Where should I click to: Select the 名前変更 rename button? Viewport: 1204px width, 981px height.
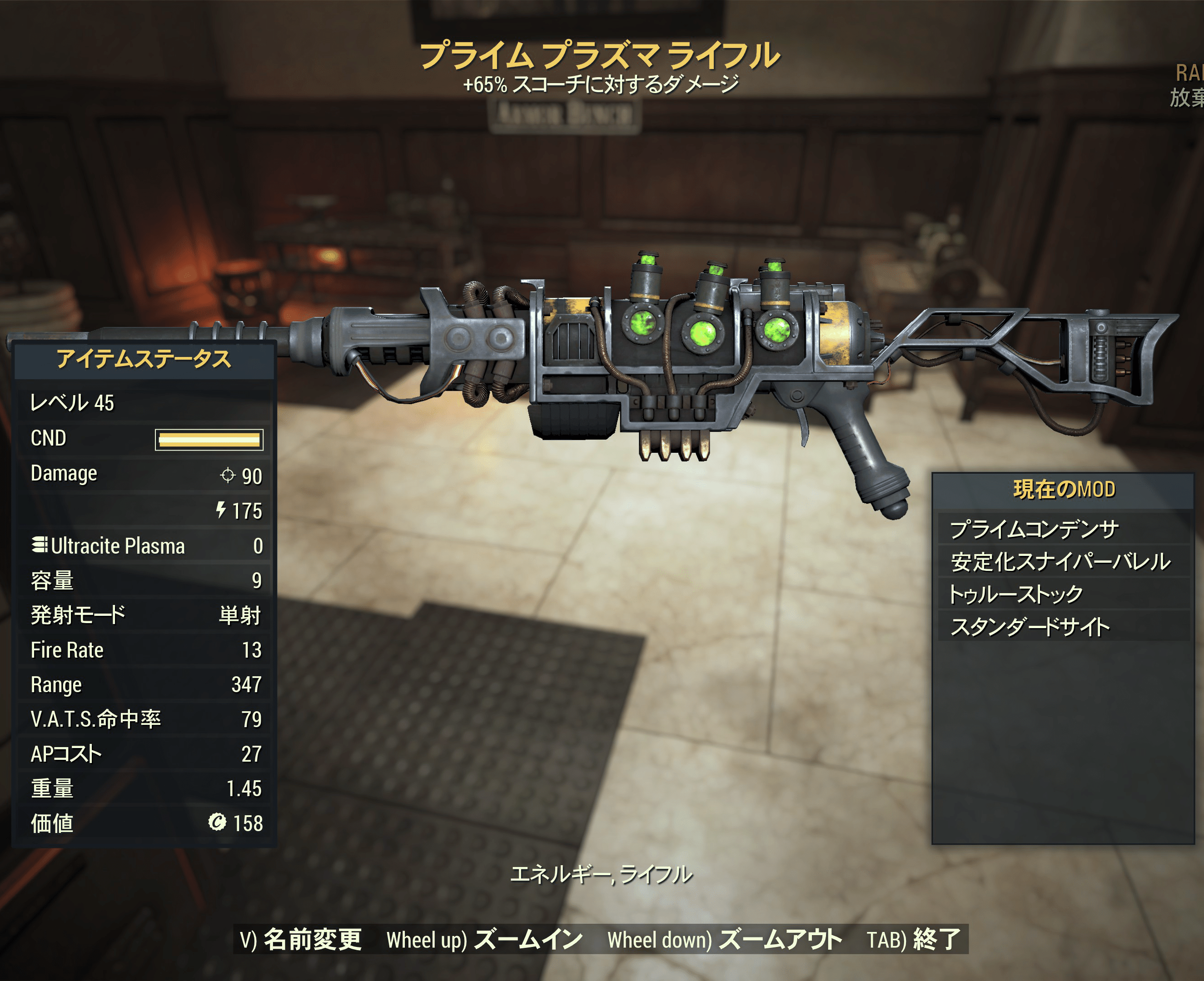301,940
